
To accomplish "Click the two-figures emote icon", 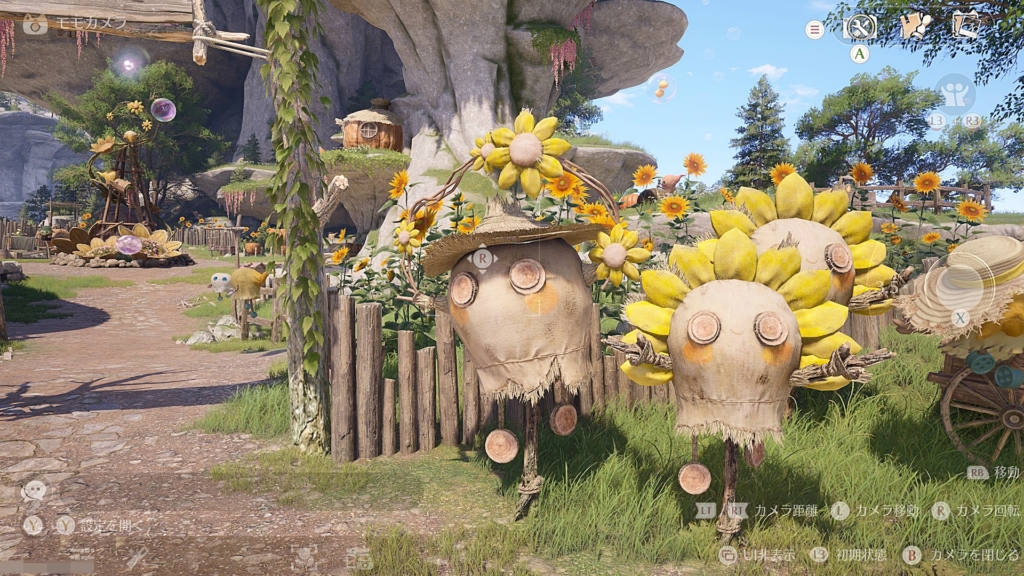I will click(x=955, y=94).
